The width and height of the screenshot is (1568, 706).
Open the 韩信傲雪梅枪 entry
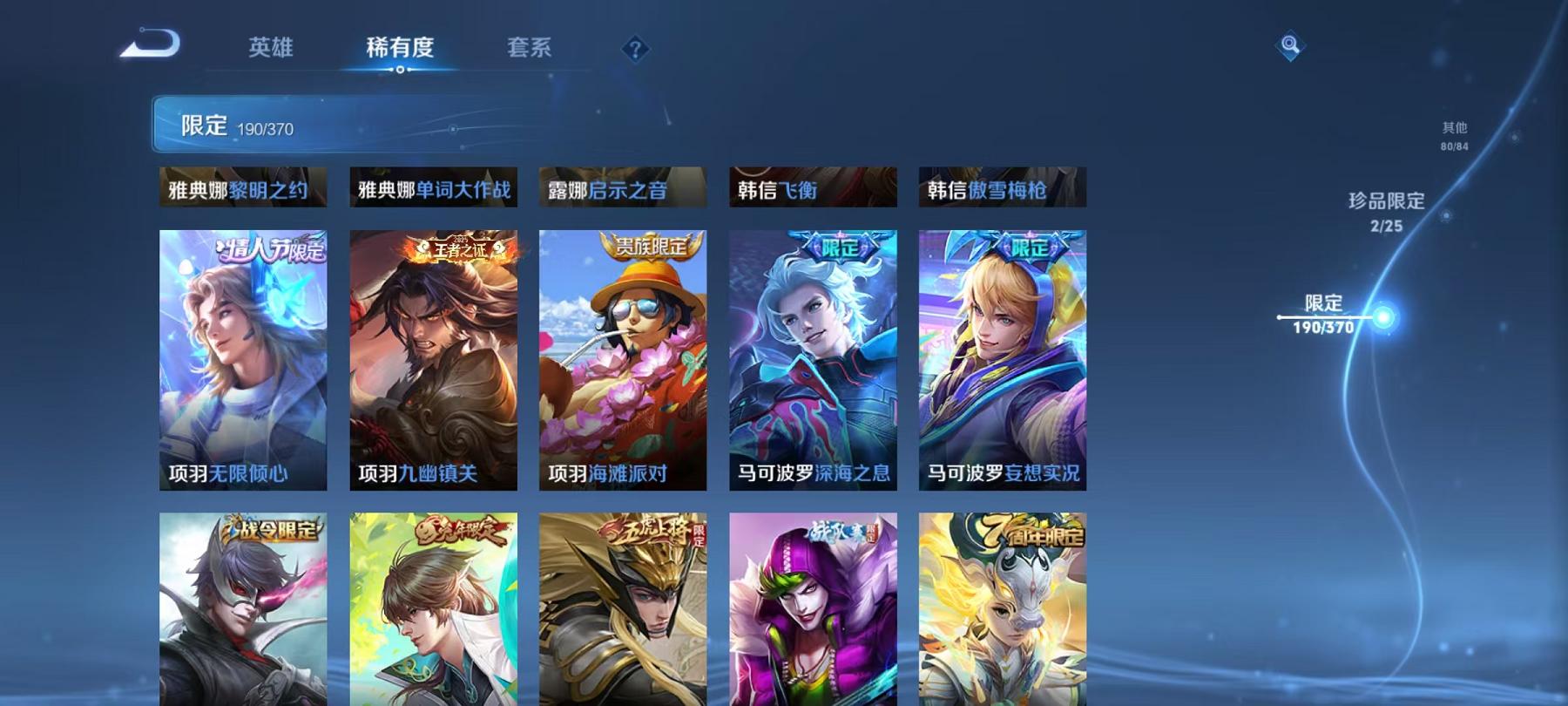coord(1004,187)
